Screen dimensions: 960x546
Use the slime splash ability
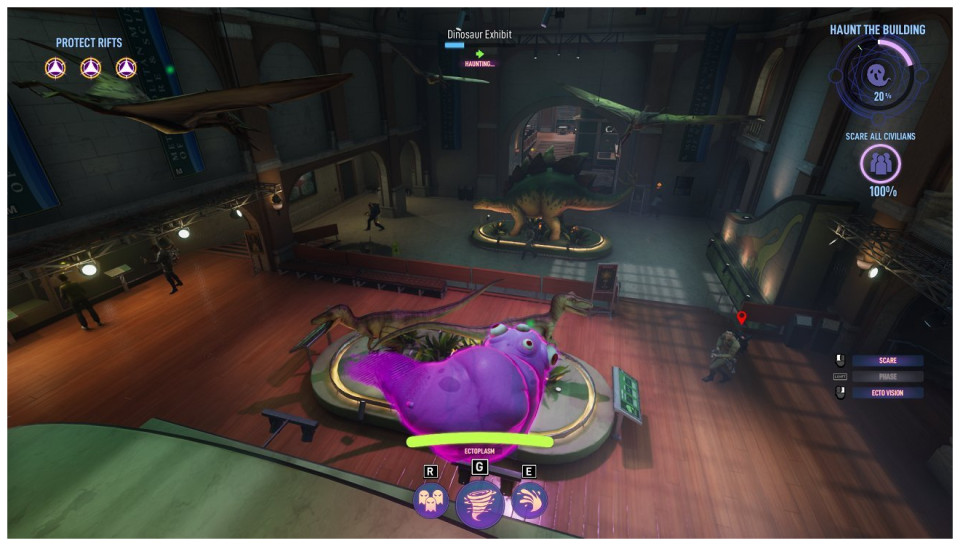pyautogui.click(x=529, y=500)
